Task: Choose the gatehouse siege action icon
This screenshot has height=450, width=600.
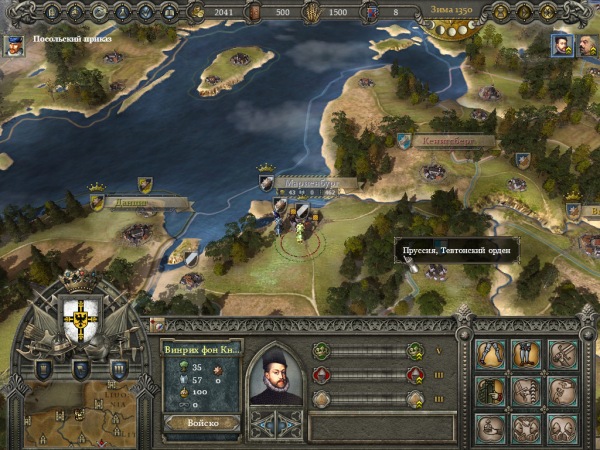Action: point(490,390)
